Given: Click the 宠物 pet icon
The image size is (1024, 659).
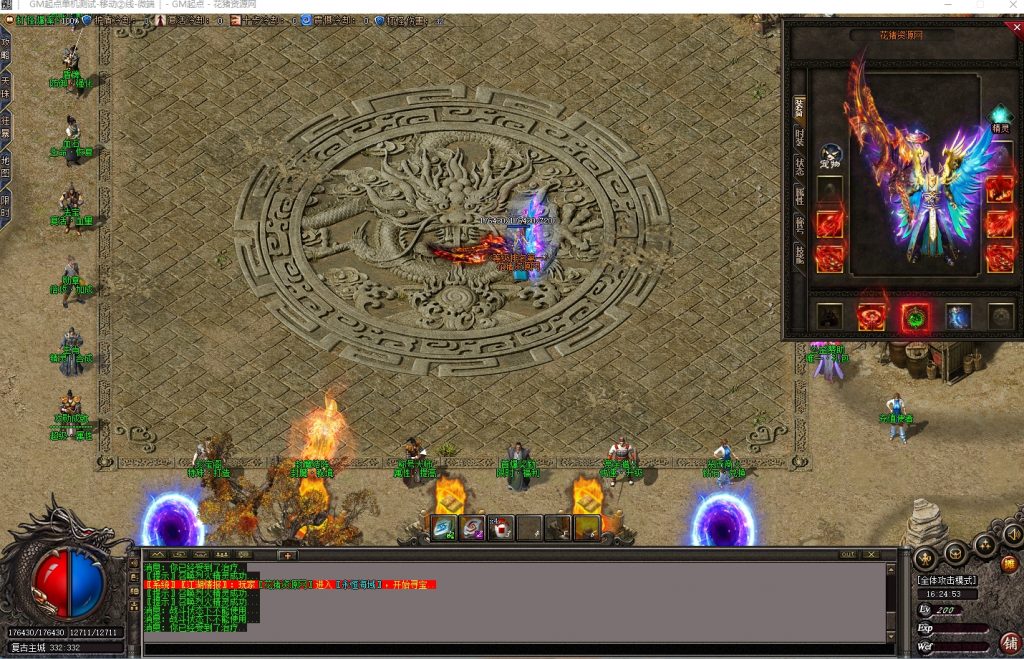Looking at the screenshot, I should tap(830, 155).
